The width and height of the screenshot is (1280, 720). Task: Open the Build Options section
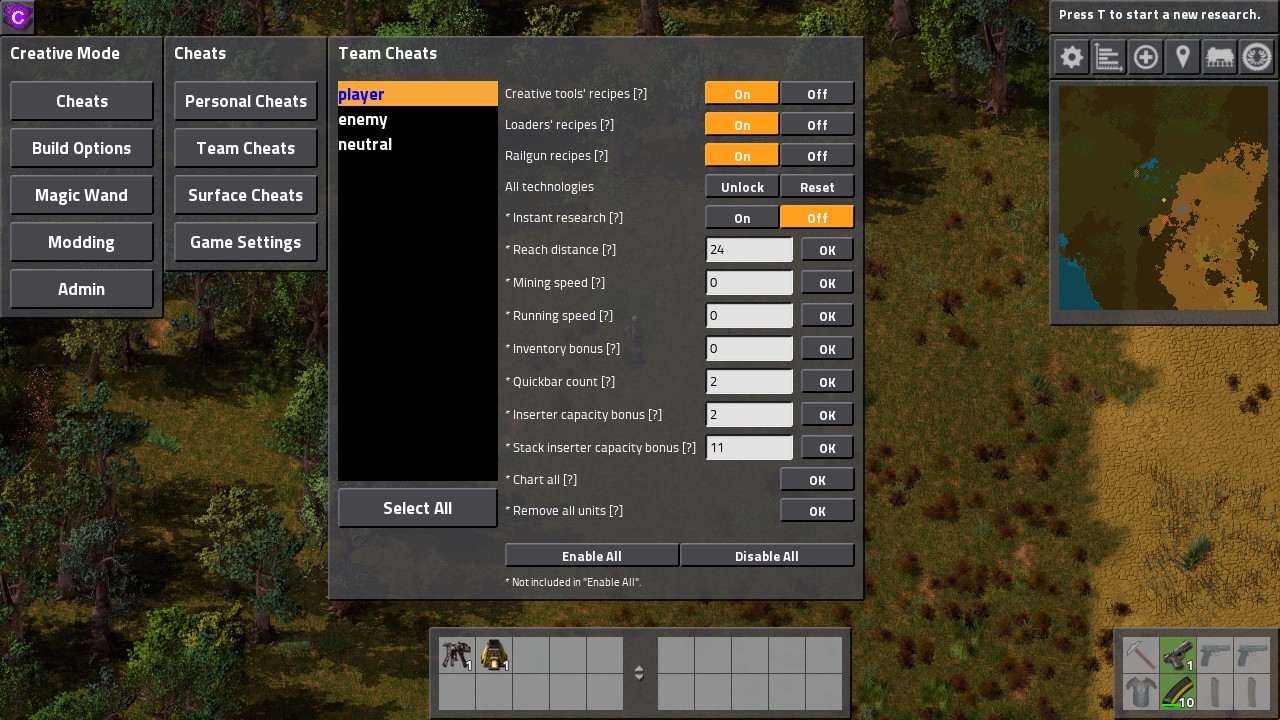click(x=81, y=147)
